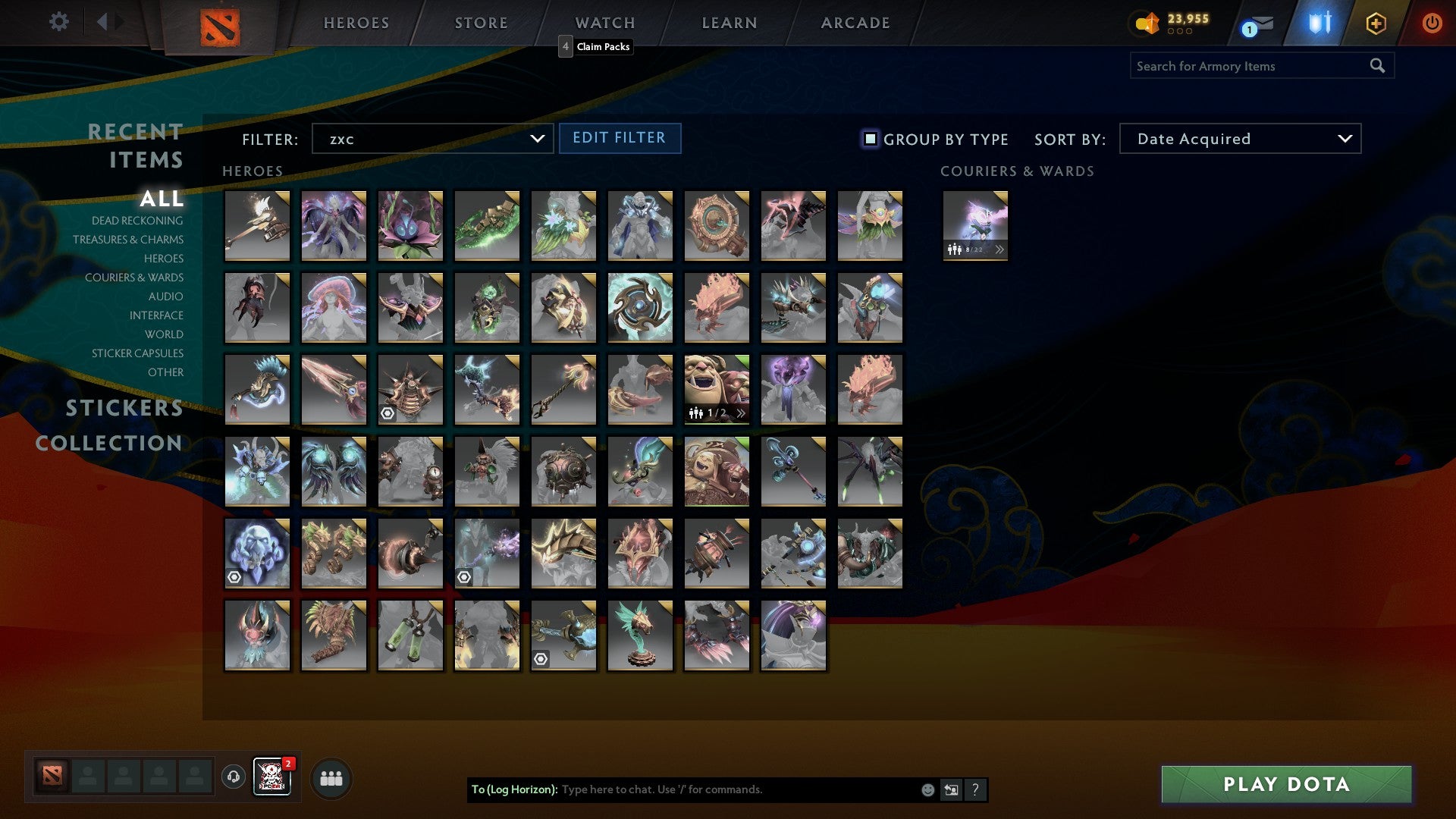Select the Couriers & Wards category
This screenshot has height=819, width=1456.
(135, 278)
